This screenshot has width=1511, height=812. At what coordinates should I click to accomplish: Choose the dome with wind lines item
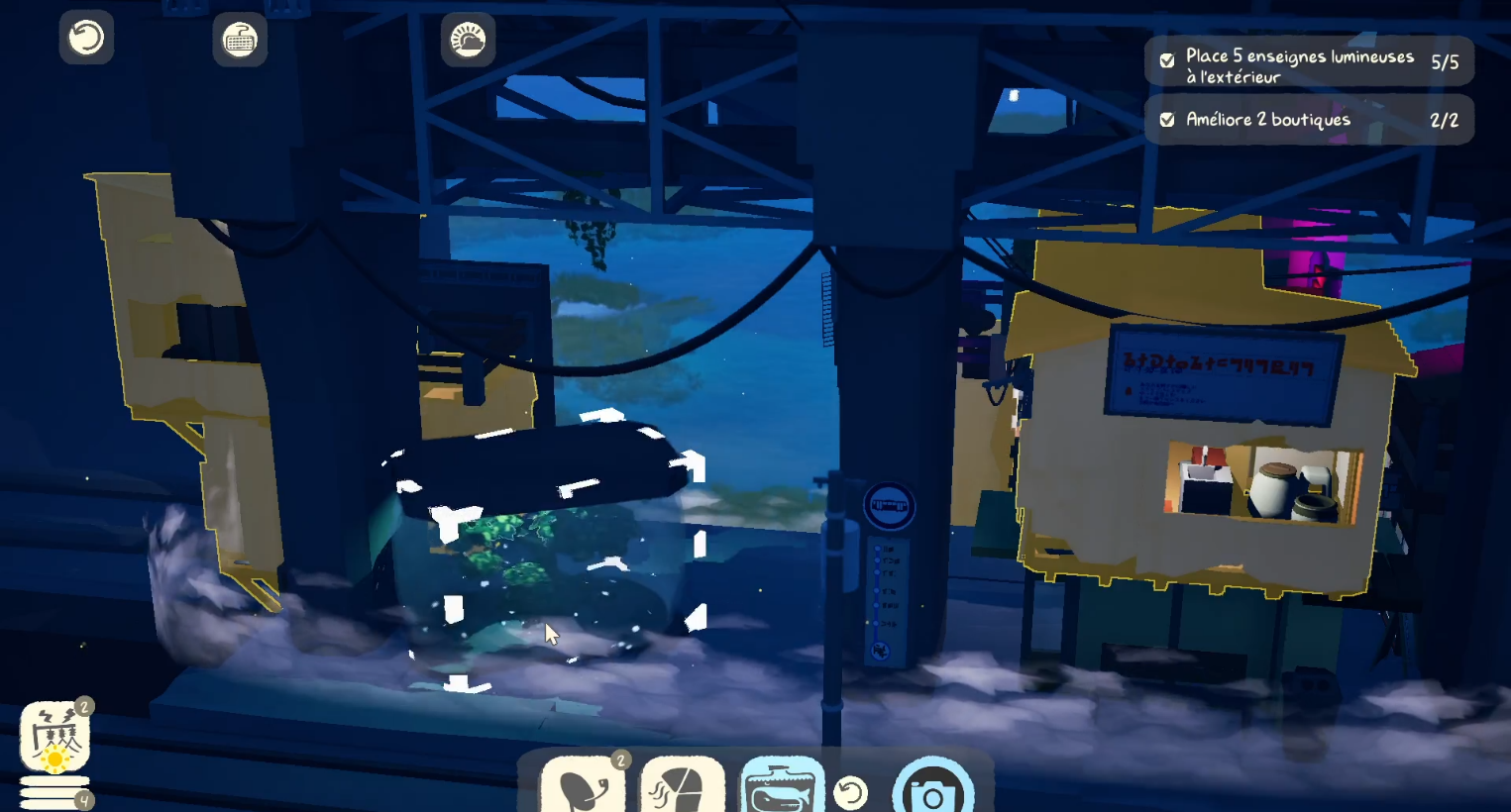(683, 786)
